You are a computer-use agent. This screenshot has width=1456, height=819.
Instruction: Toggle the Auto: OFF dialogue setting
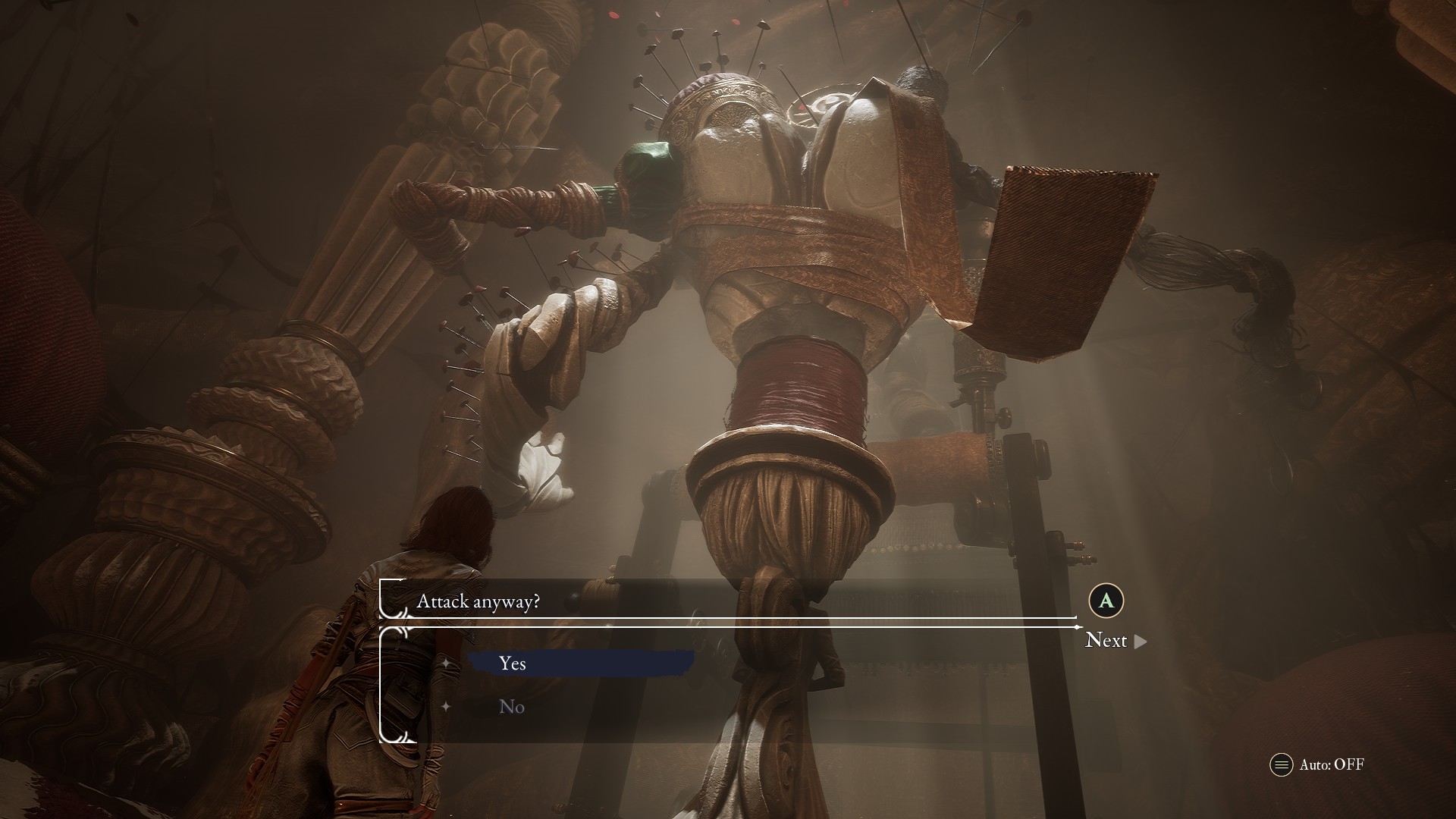tap(1317, 764)
